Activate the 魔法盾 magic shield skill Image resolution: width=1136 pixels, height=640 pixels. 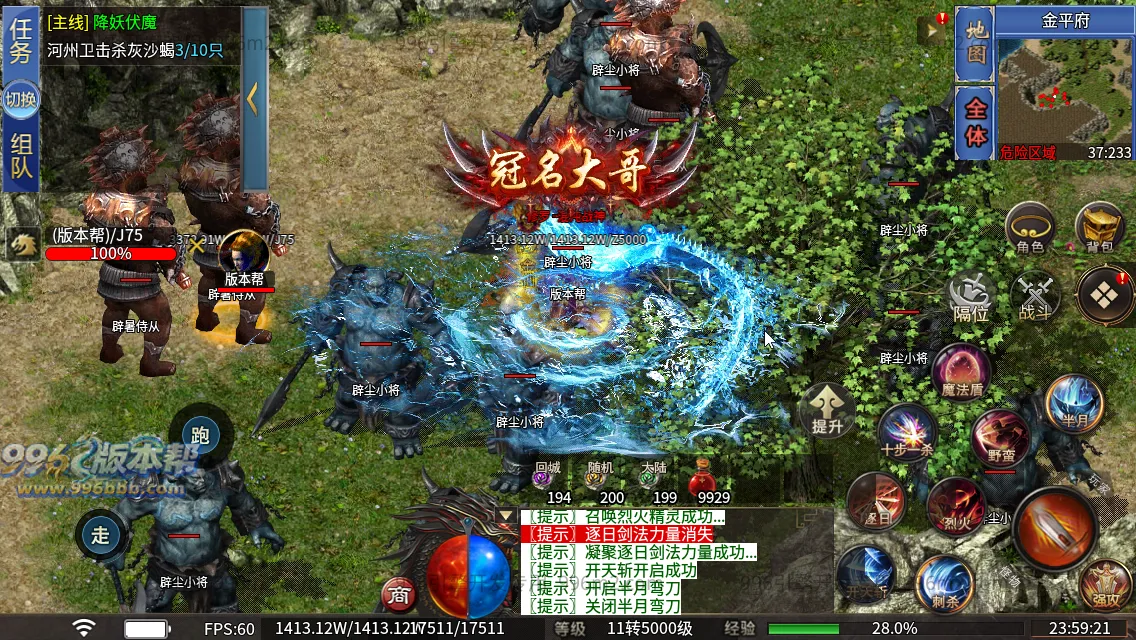961,371
